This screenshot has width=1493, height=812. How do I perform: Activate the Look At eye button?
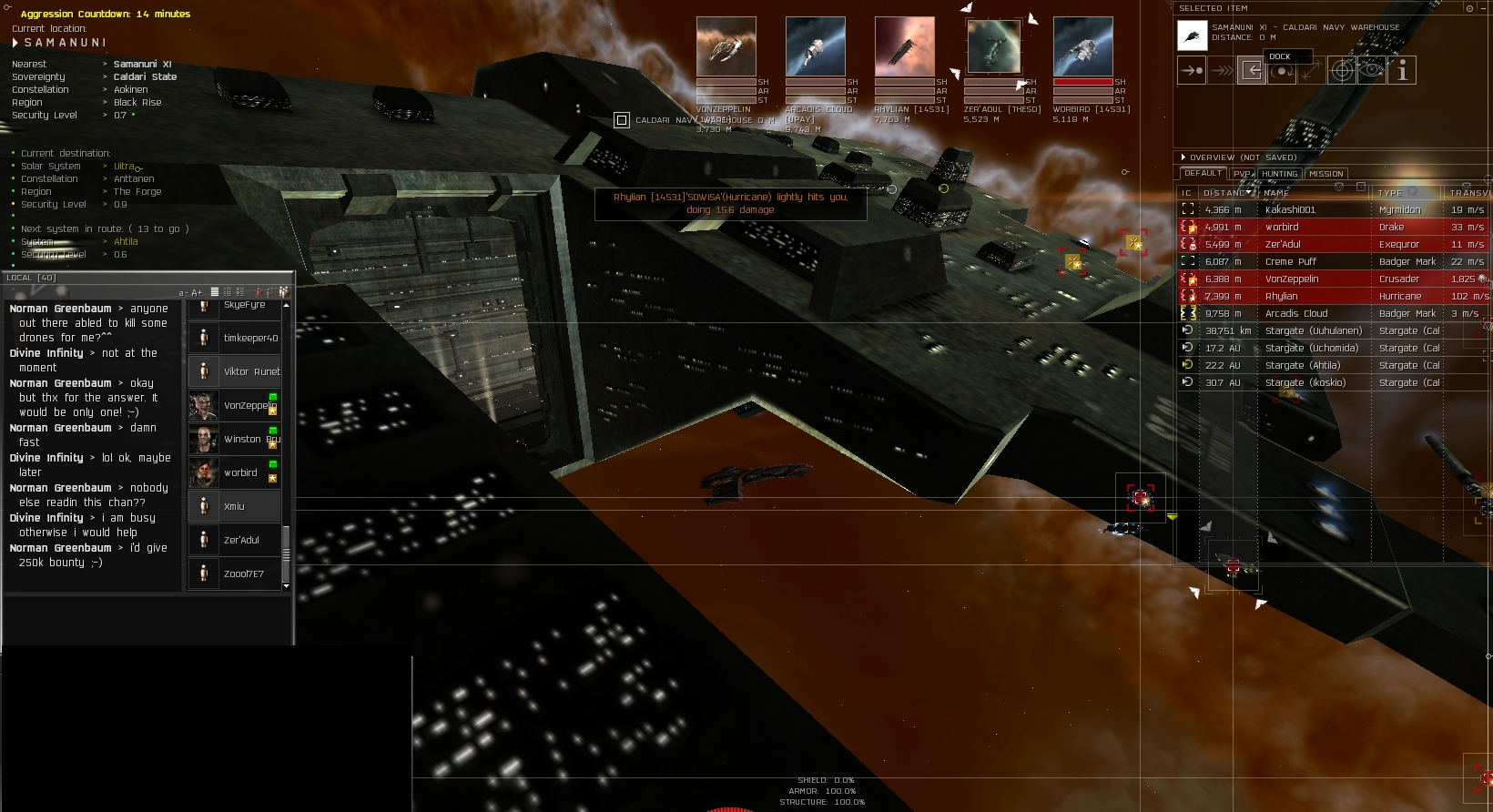[1371, 70]
